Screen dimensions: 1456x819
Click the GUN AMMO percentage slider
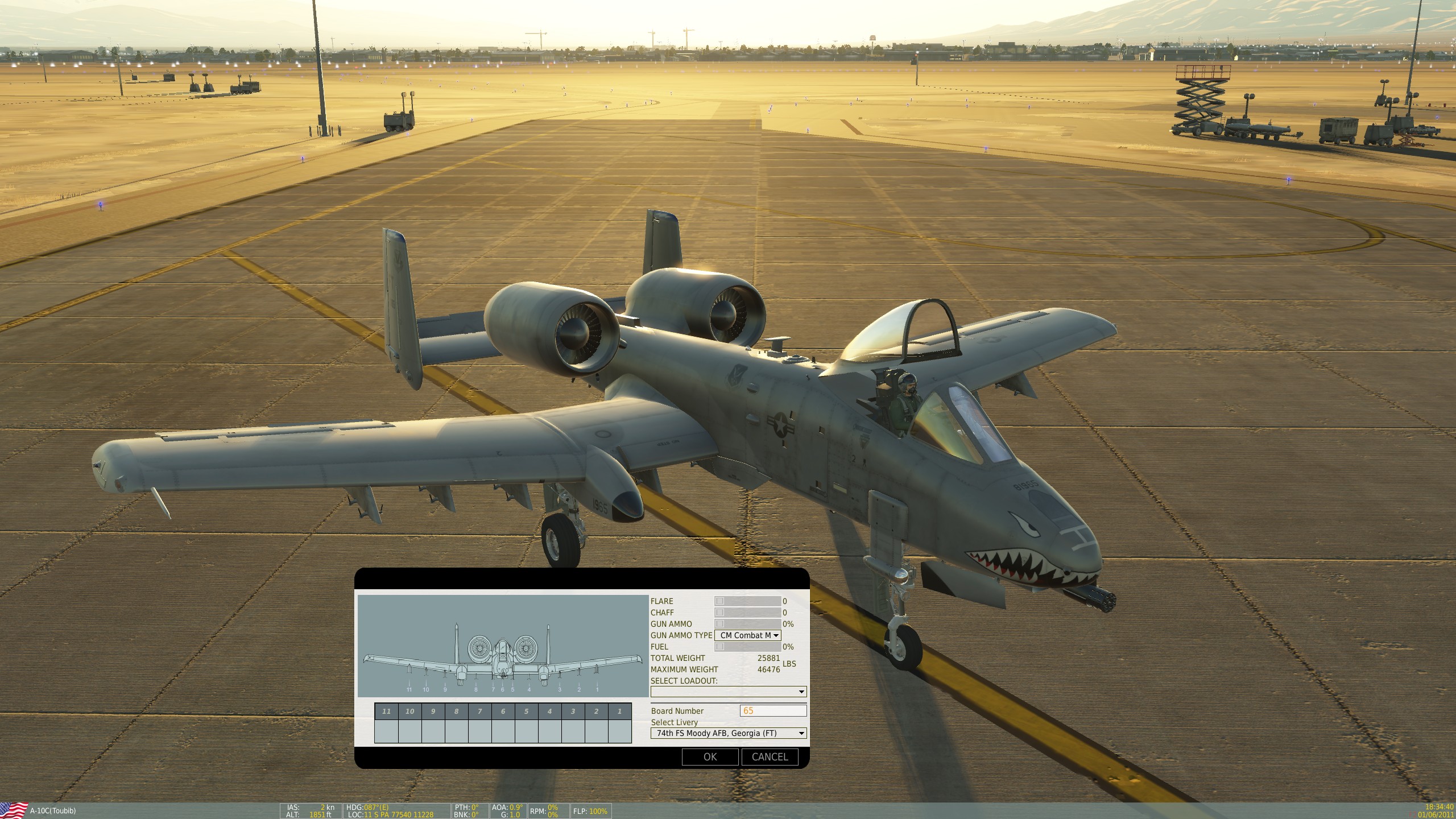pyautogui.click(x=747, y=624)
